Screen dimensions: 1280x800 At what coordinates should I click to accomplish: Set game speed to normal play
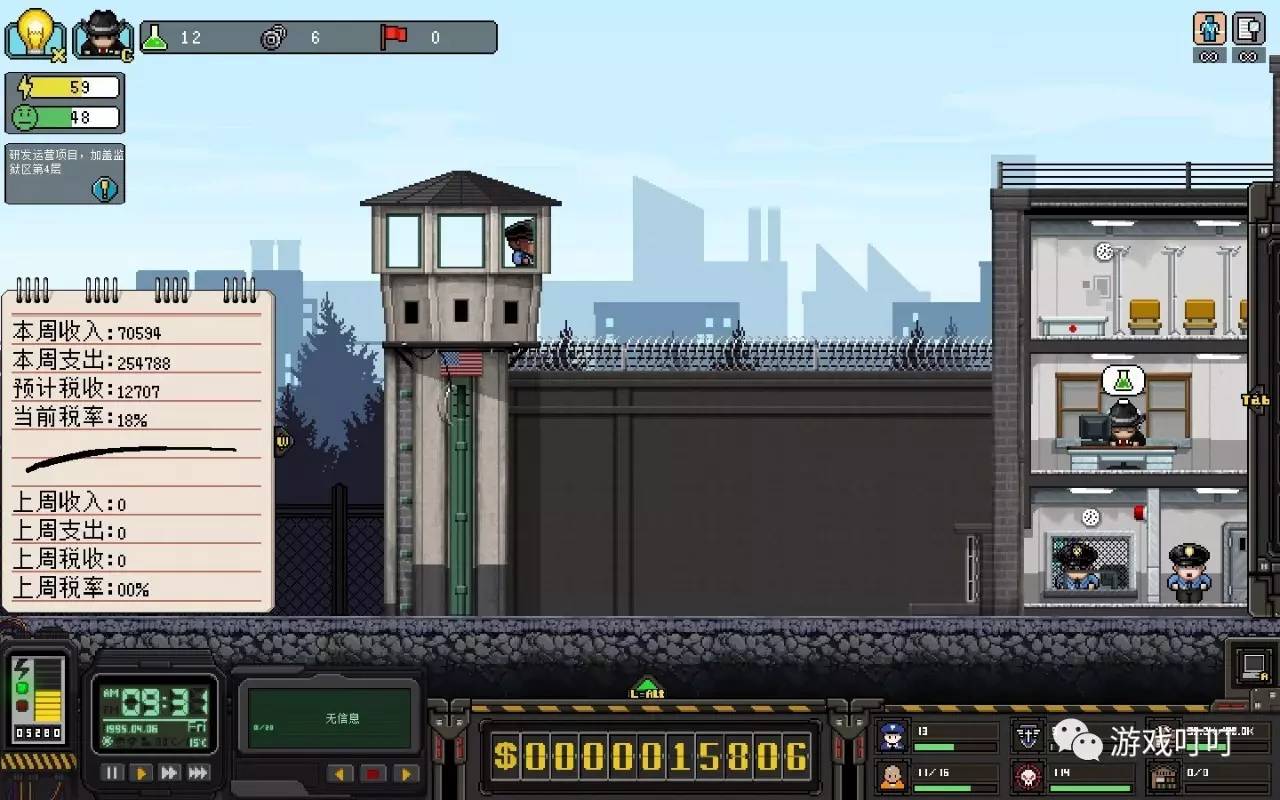click(x=142, y=773)
